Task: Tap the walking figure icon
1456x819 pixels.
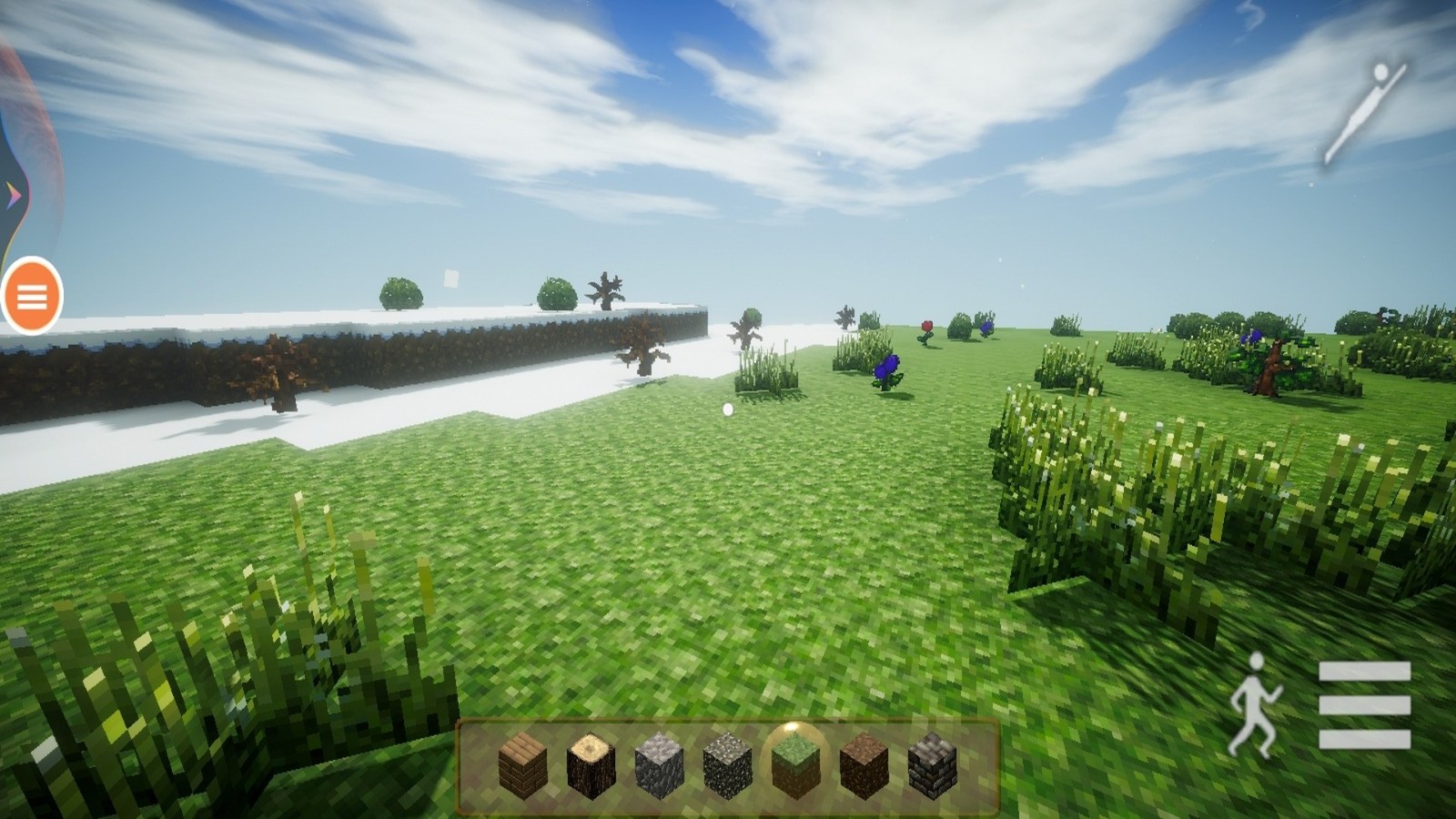Action: (x=1255, y=704)
